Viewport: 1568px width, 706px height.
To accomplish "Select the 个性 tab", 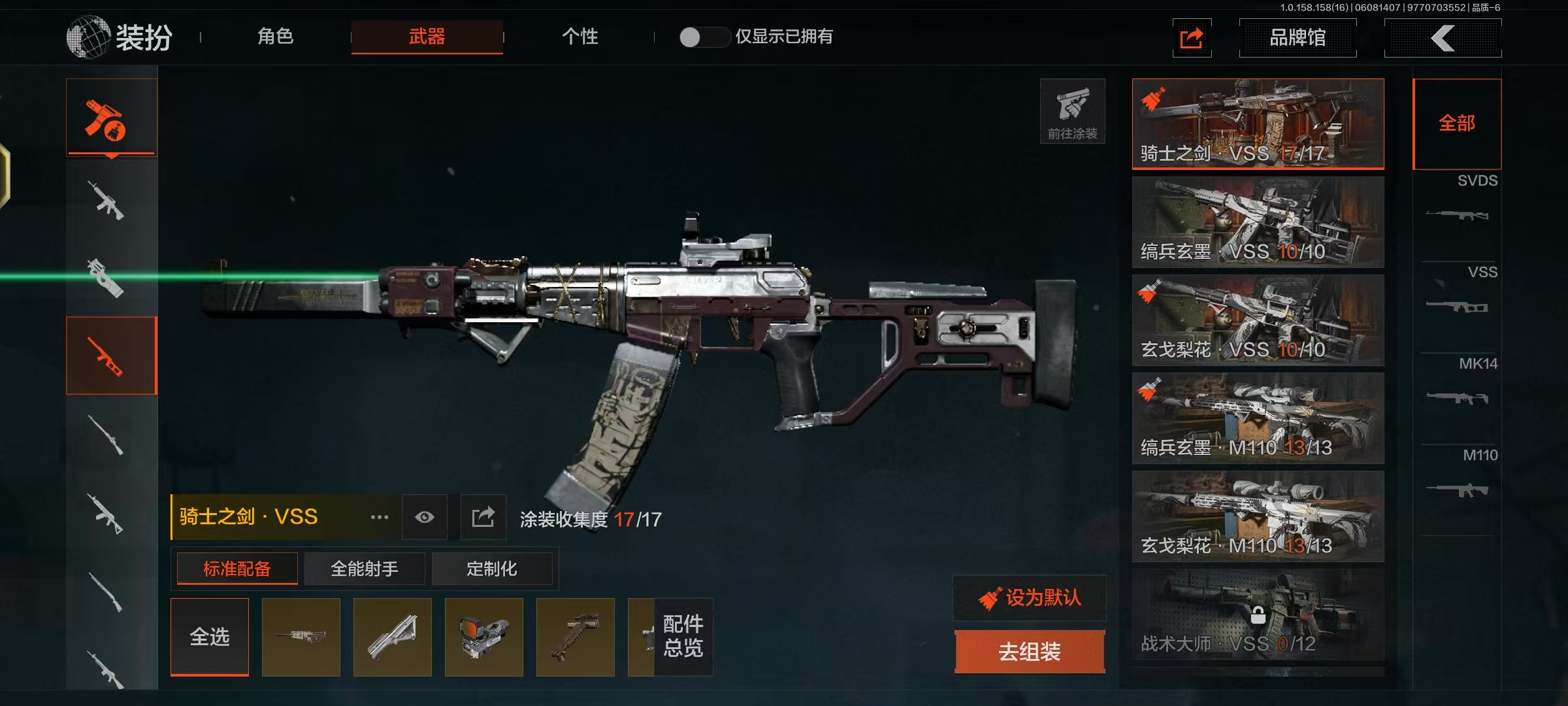I will tap(580, 37).
